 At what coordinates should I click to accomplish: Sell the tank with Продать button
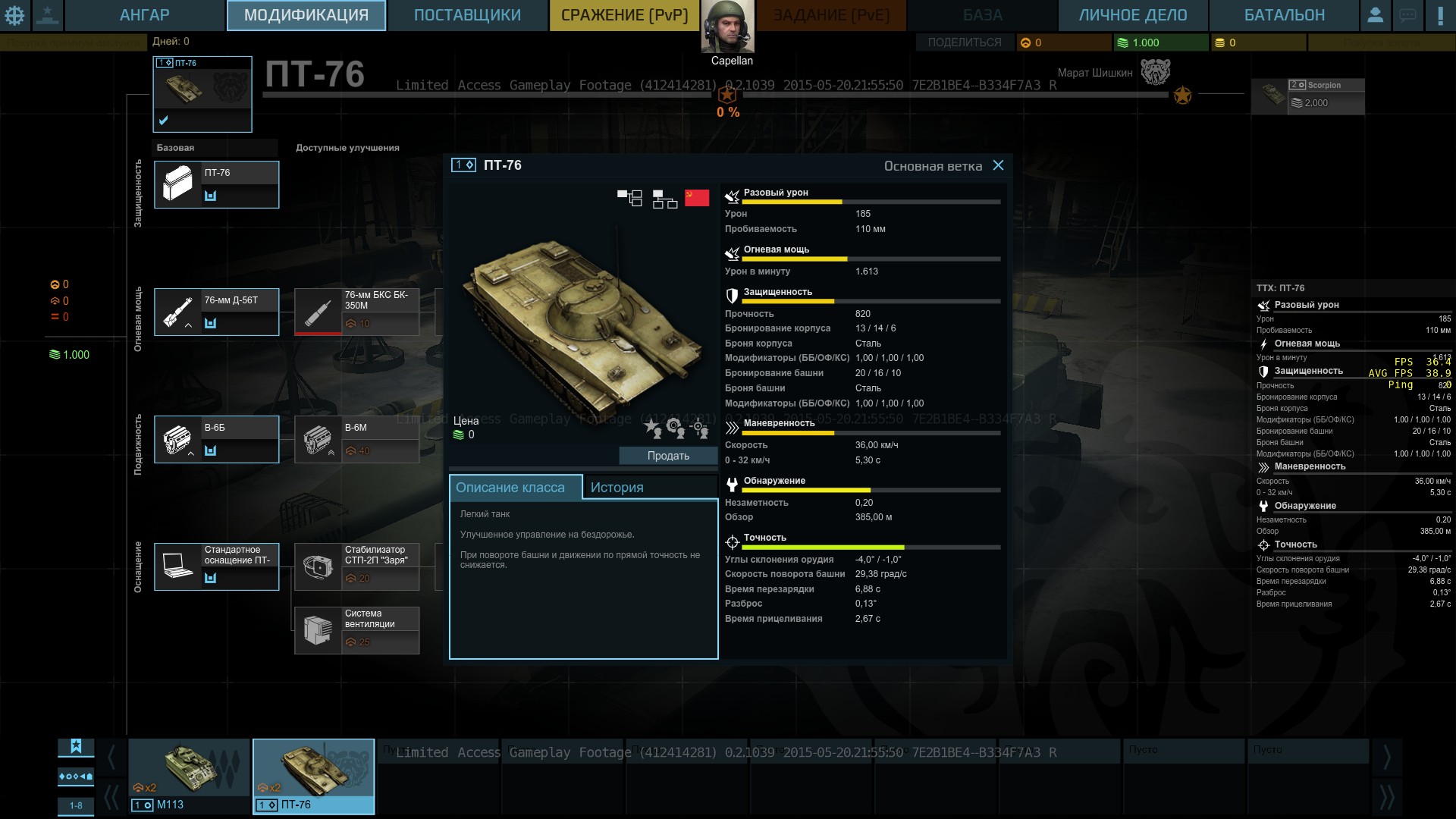tap(668, 456)
